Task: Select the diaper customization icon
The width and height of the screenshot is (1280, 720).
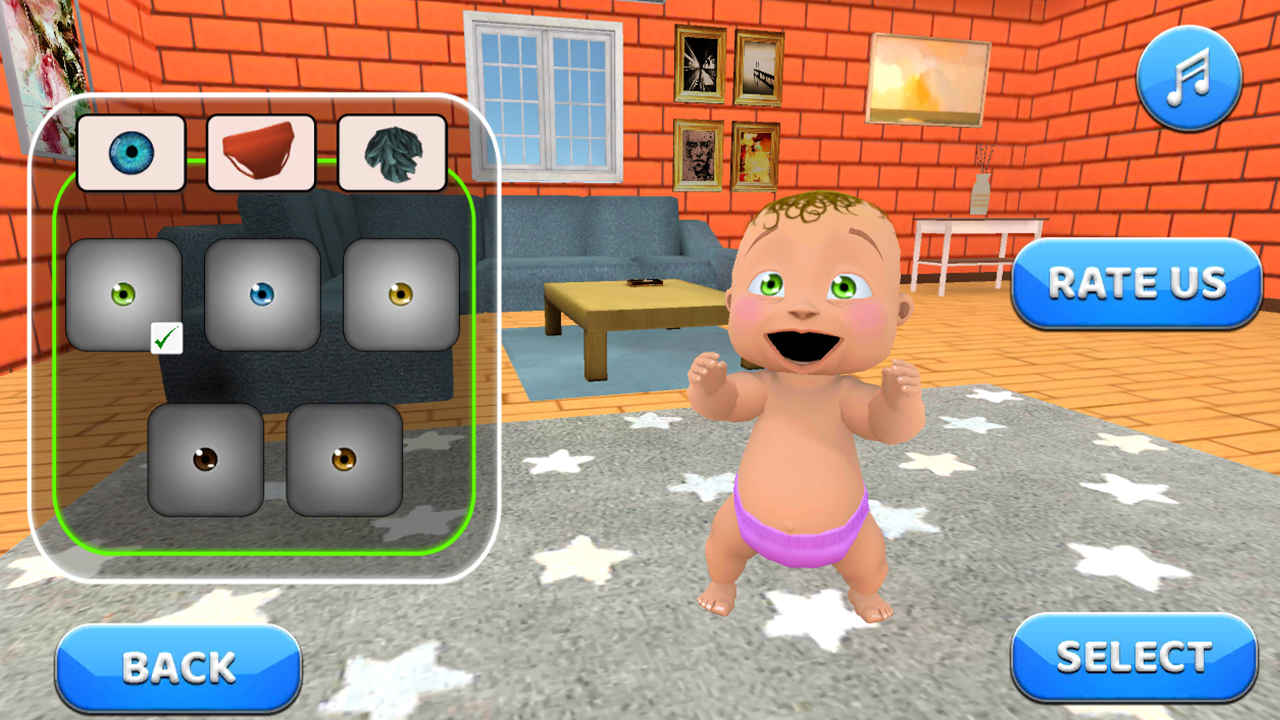Action: [x=261, y=152]
